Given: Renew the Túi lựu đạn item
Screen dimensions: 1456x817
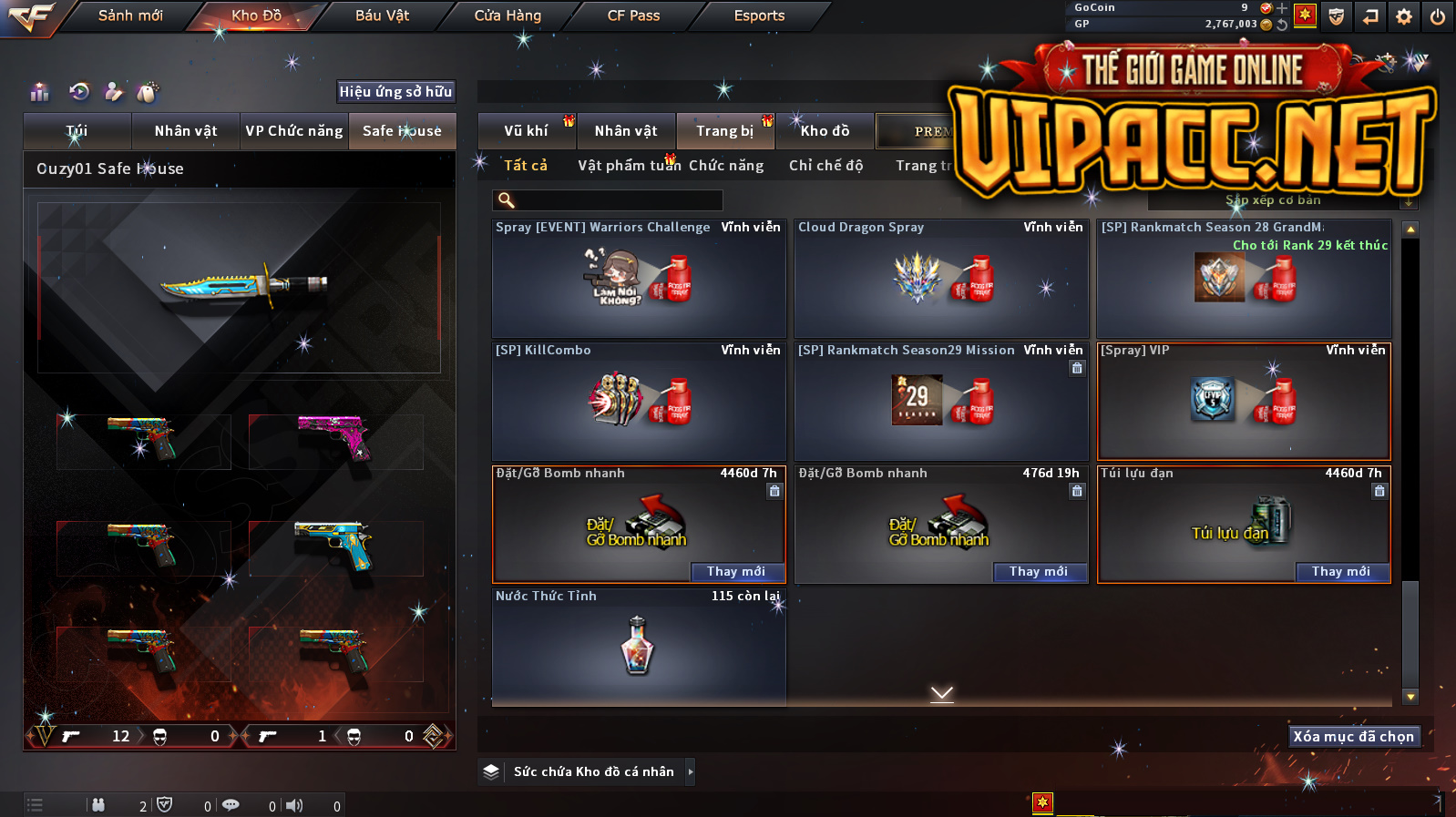Looking at the screenshot, I should point(1340,572).
